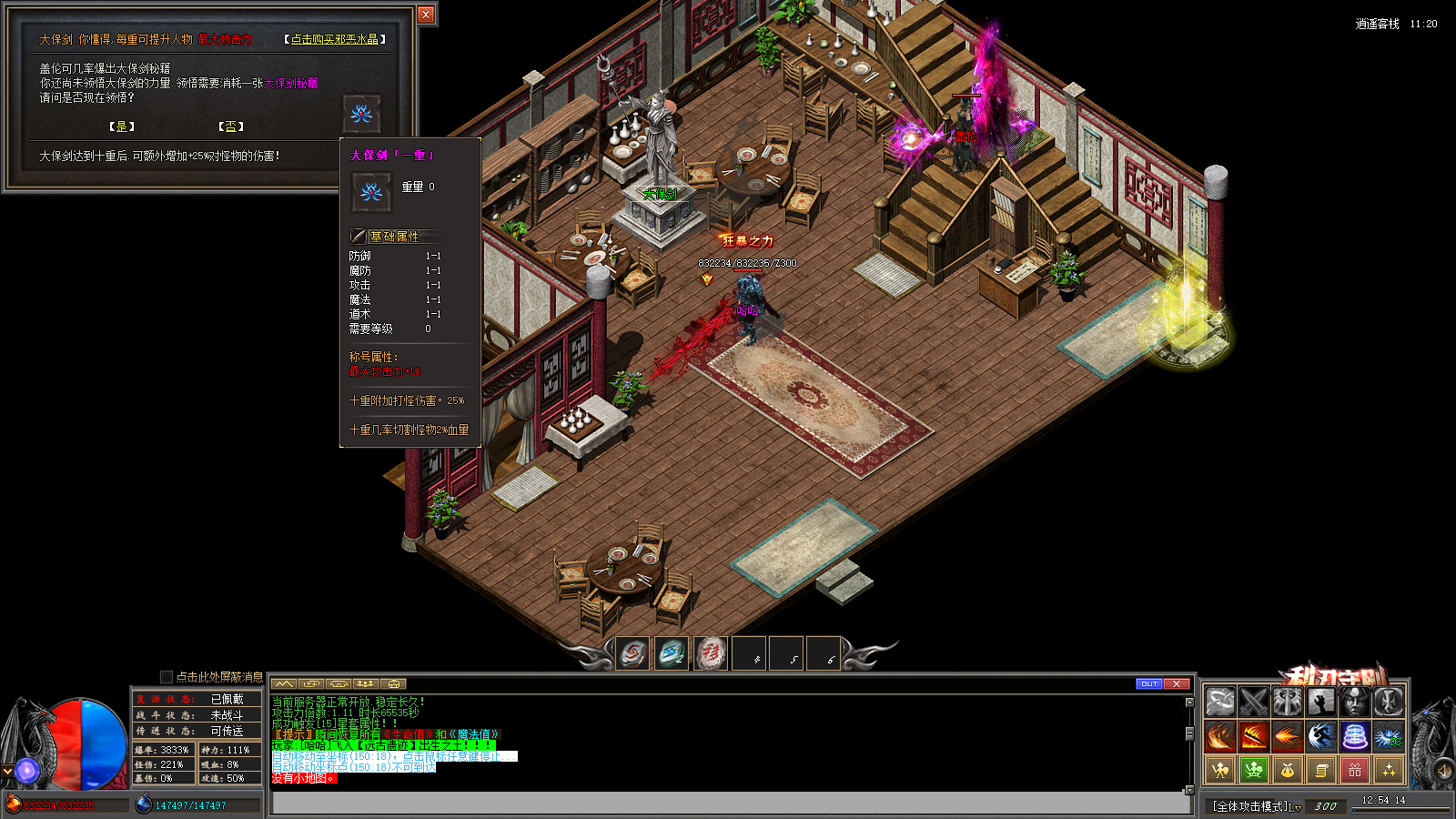Click the 大保剑 item icon in the dialogue

(361, 114)
